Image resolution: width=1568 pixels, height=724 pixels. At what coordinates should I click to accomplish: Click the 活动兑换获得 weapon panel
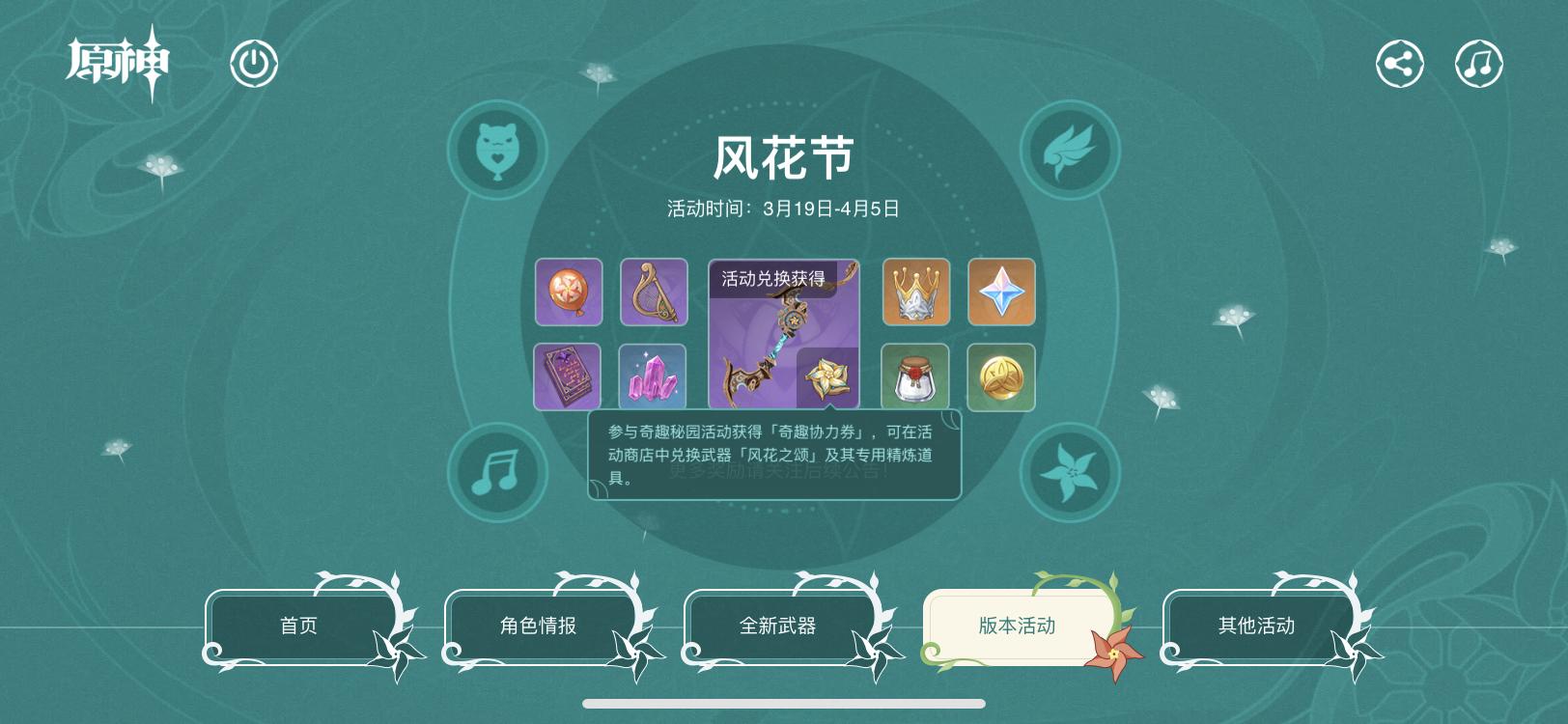coord(784,333)
